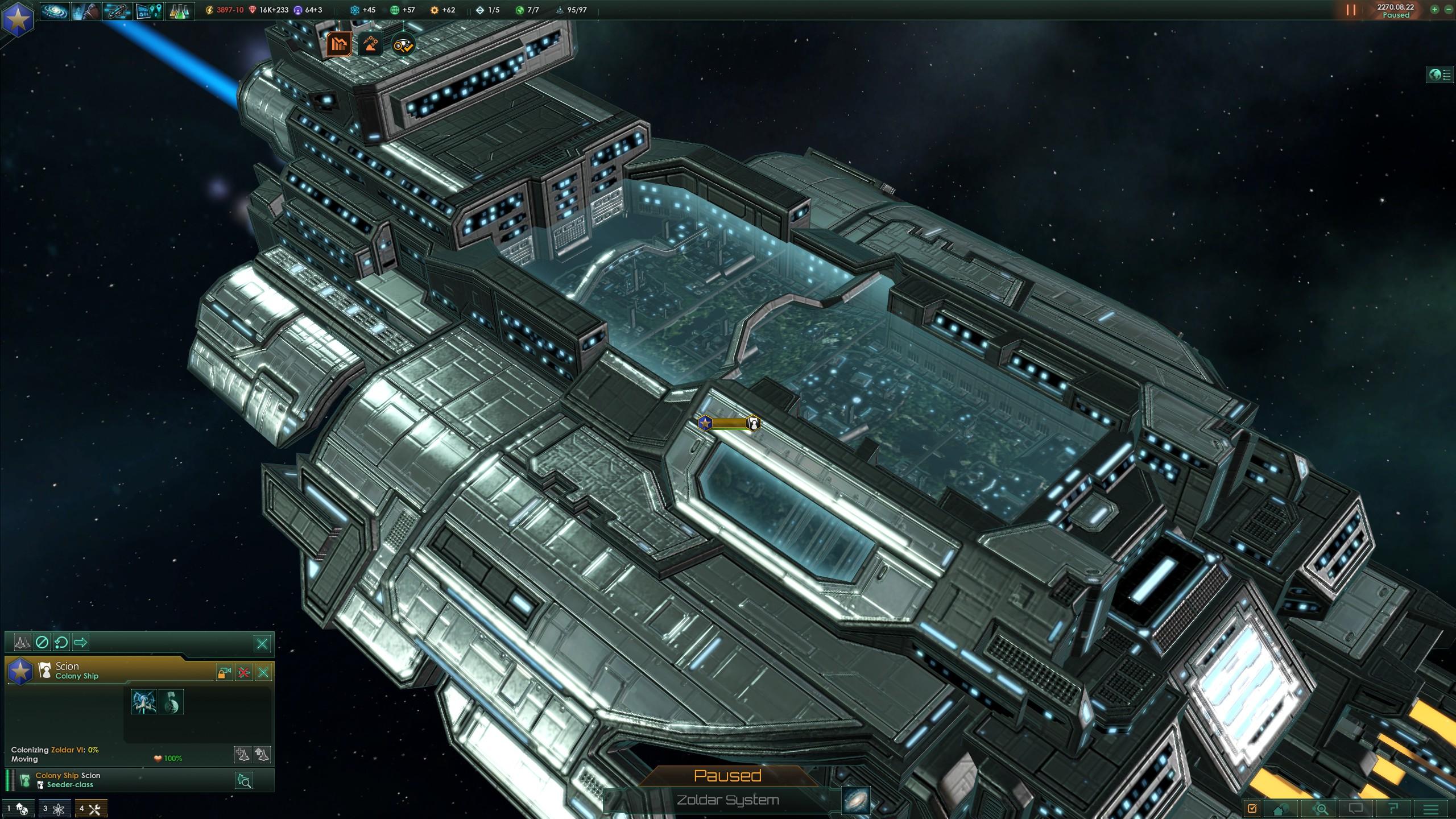Screen dimensions: 1456x819
Task: Disband the Scion fleet via red X
Action: (244, 673)
